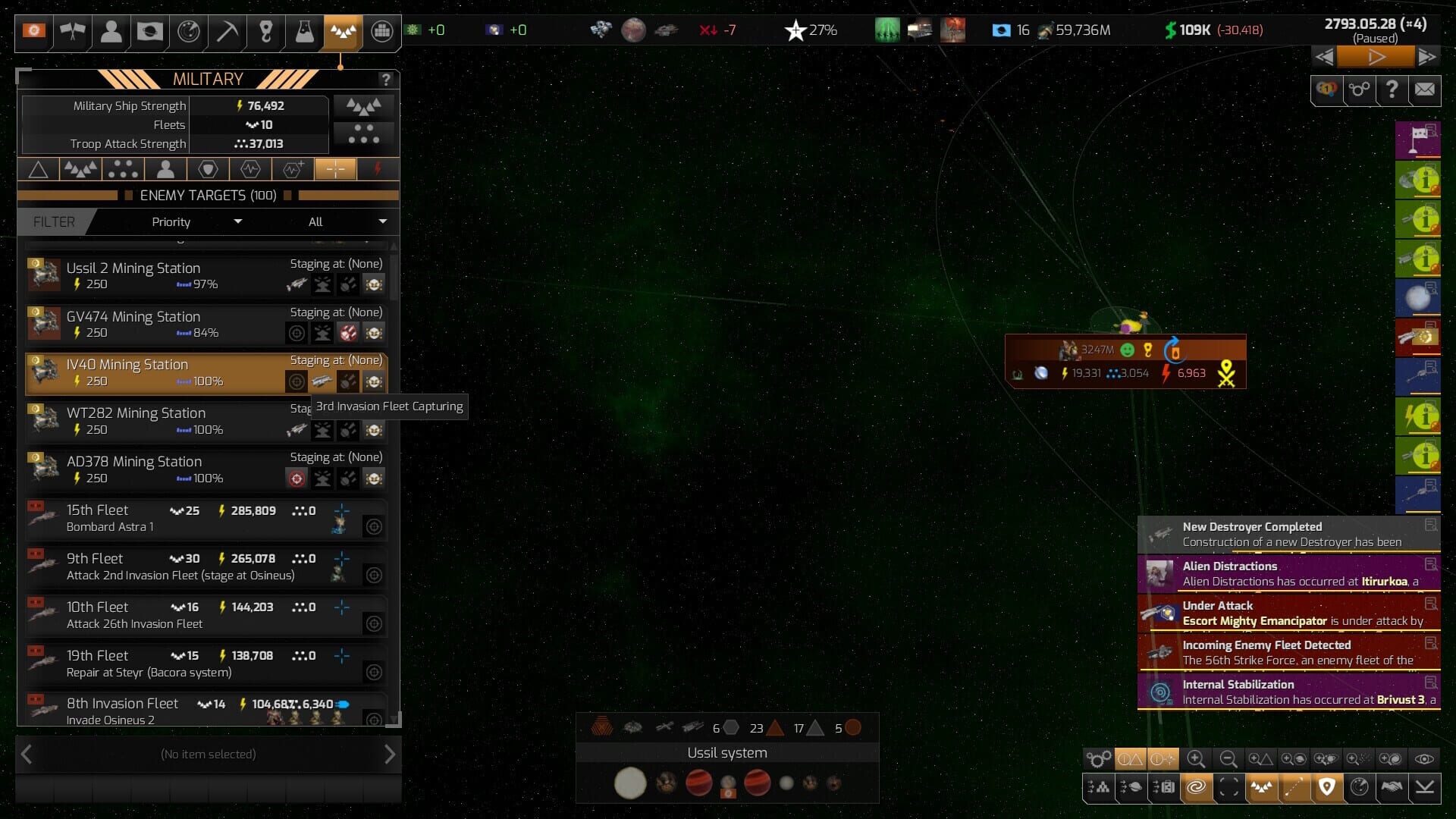The width and height of the screenshot is (1456, 819).
Task: Open the Construction panel using the crane hook icon
Action: click(265, 32)
